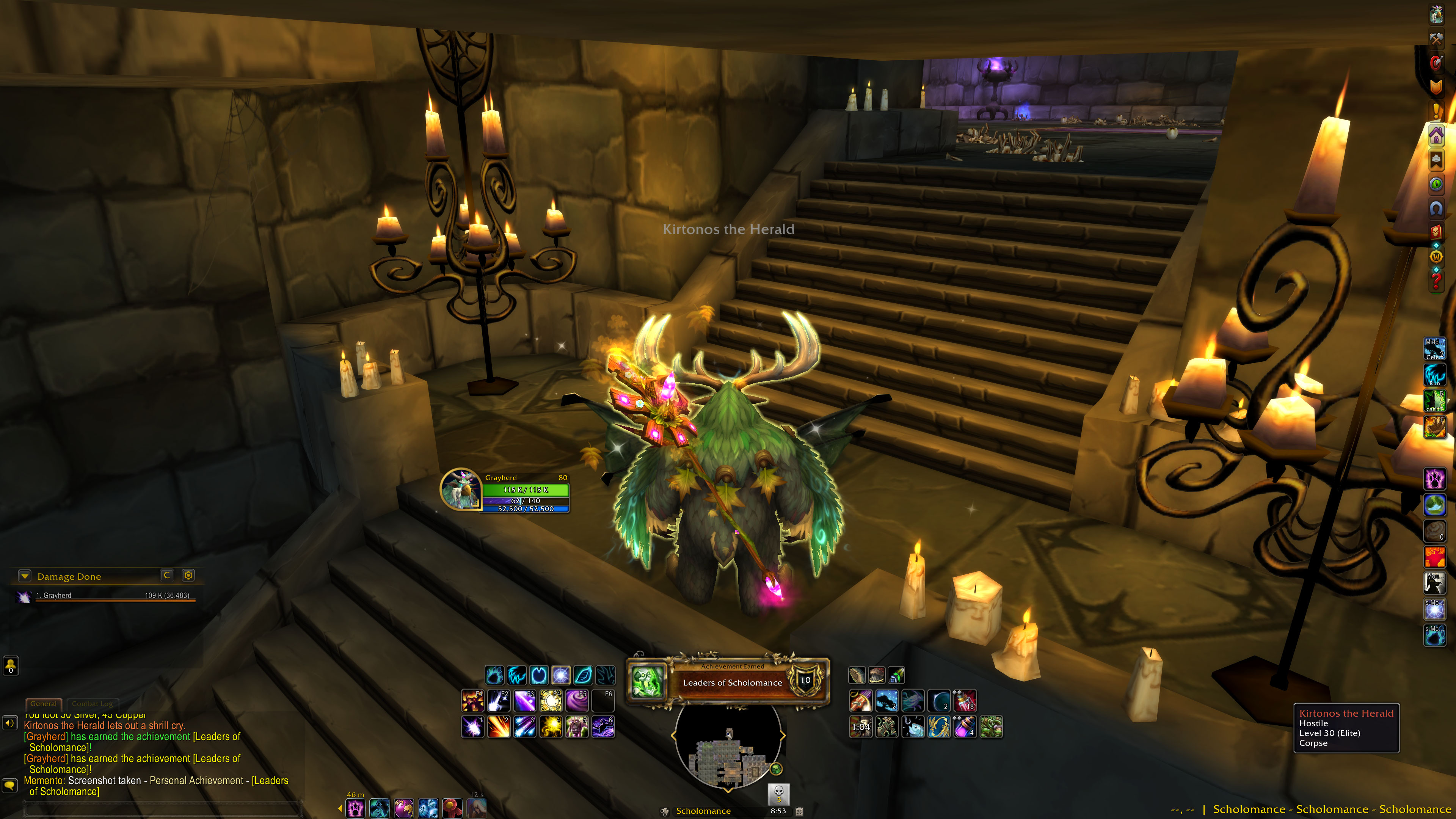This screenshot has width=1456, height=819.
Task: Open the chat speech bubble button
Action: [x=10, y=785]
